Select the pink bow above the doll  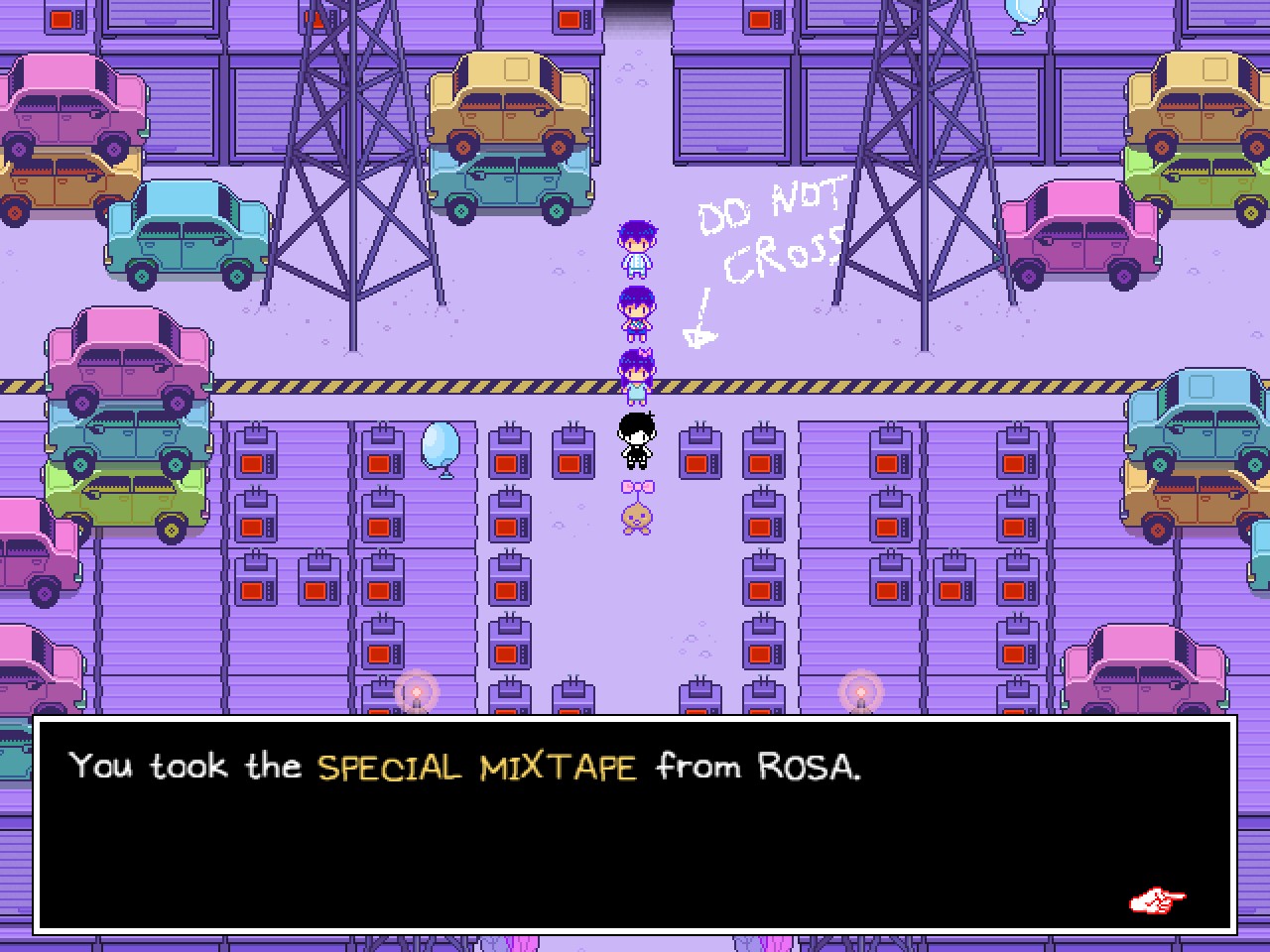tap(635, 486)
